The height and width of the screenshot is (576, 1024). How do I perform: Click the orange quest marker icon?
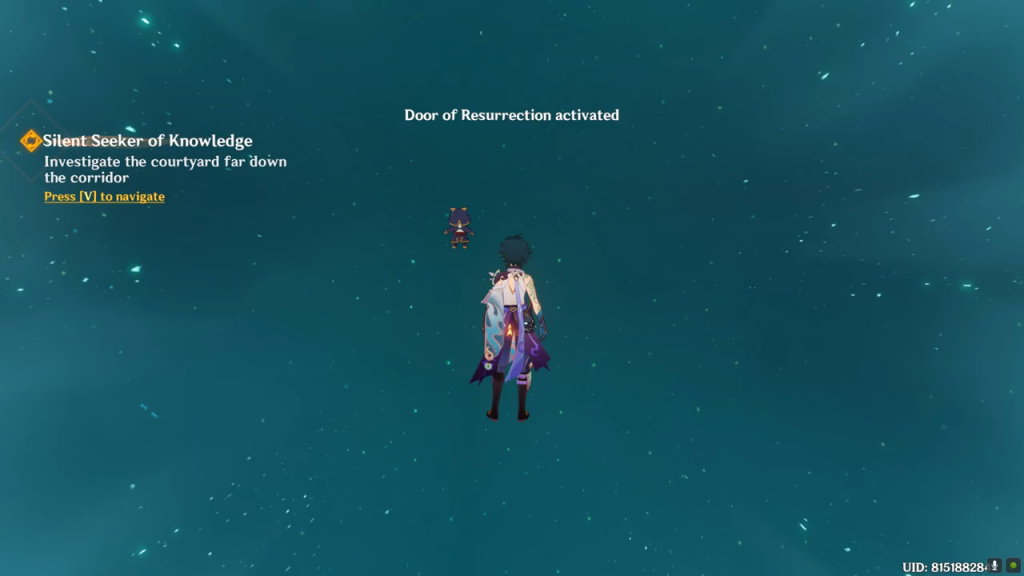click(x=31, y=141)
